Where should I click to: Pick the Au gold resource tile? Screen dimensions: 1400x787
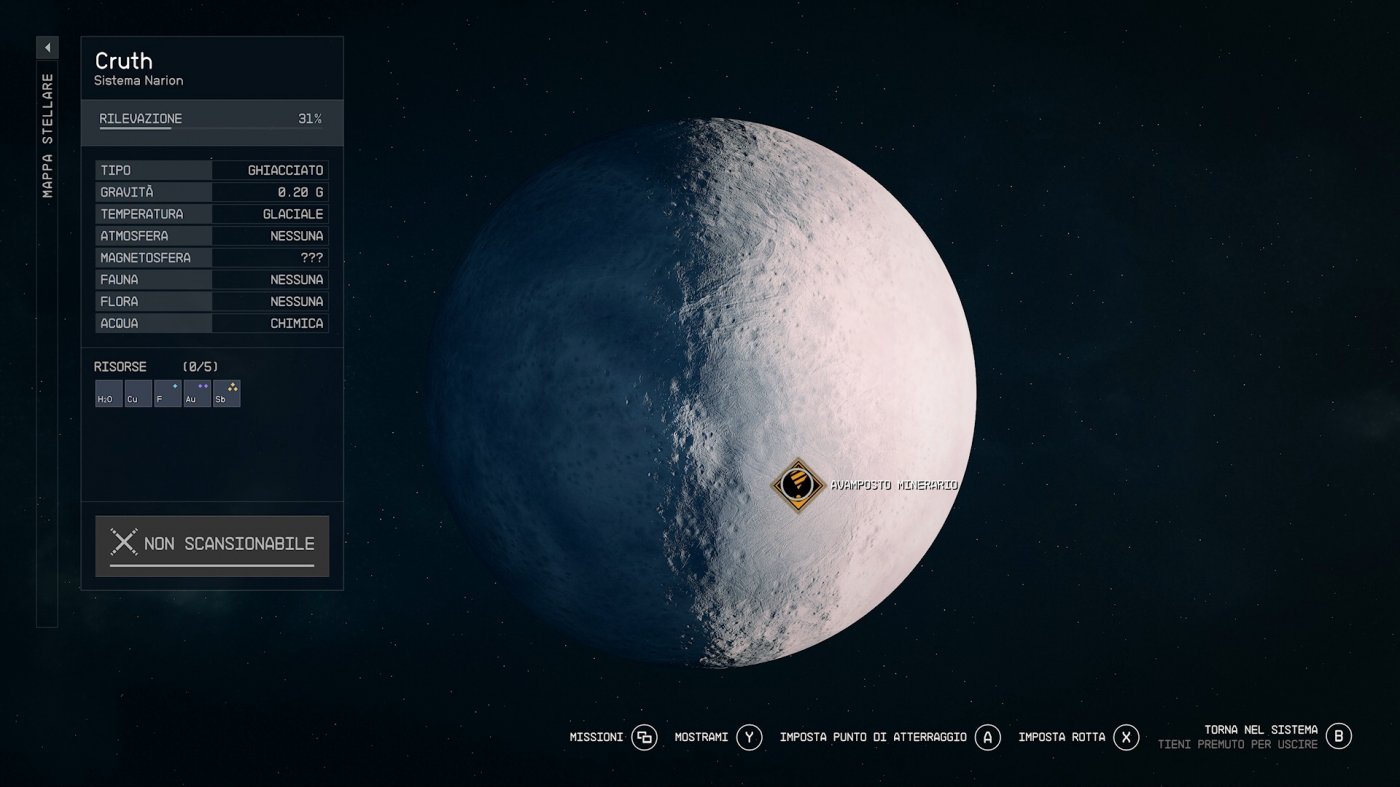pyautogui.click(x=197, y=394)
